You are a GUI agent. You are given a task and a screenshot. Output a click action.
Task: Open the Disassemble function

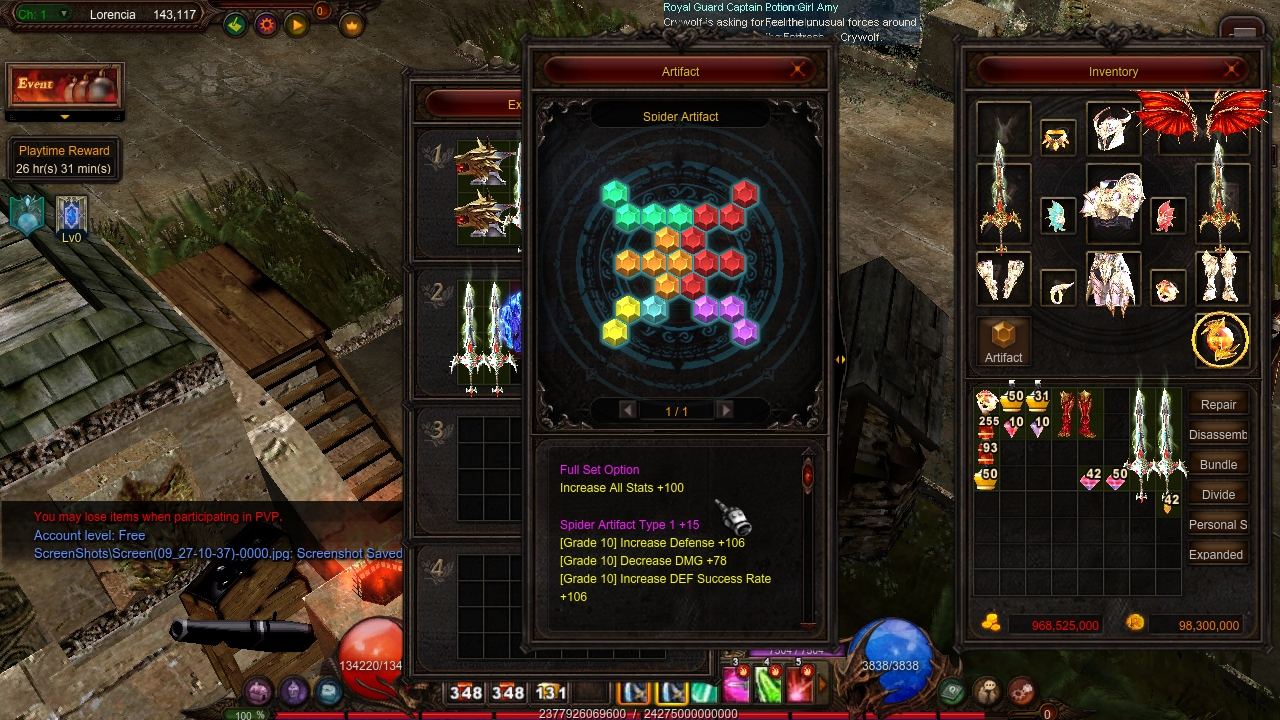point(1218,435)
